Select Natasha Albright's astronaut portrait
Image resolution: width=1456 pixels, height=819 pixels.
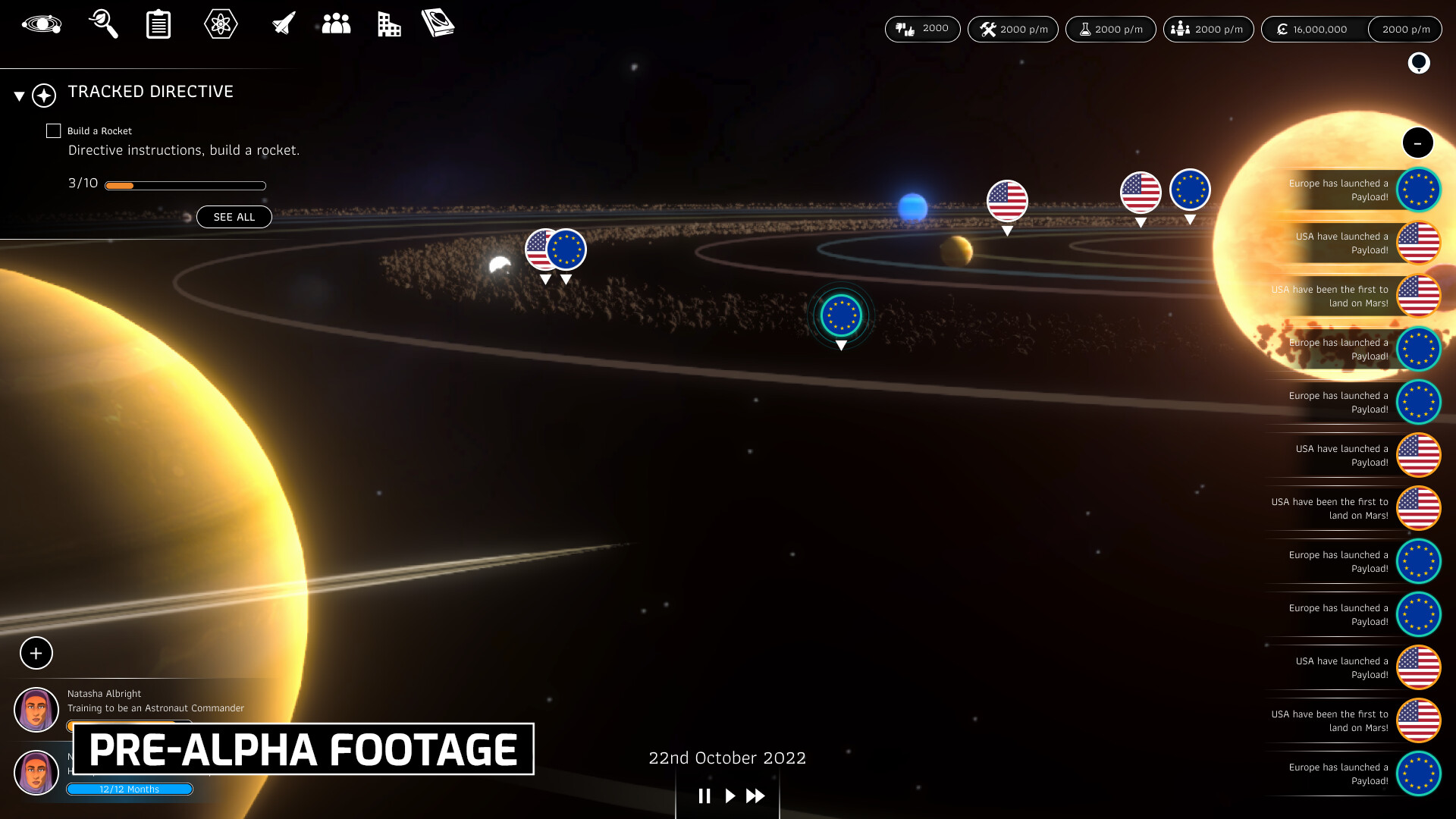(36, 710)
